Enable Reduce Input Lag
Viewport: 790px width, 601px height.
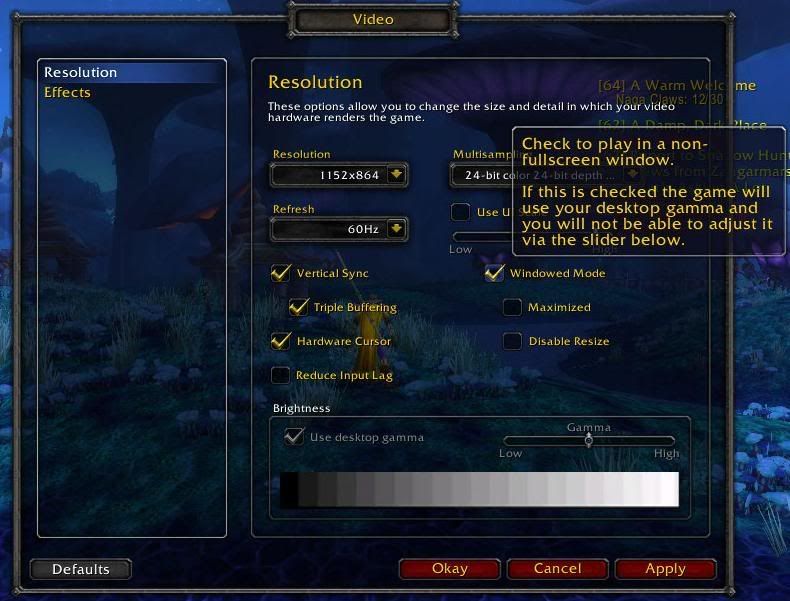[281, 375]
